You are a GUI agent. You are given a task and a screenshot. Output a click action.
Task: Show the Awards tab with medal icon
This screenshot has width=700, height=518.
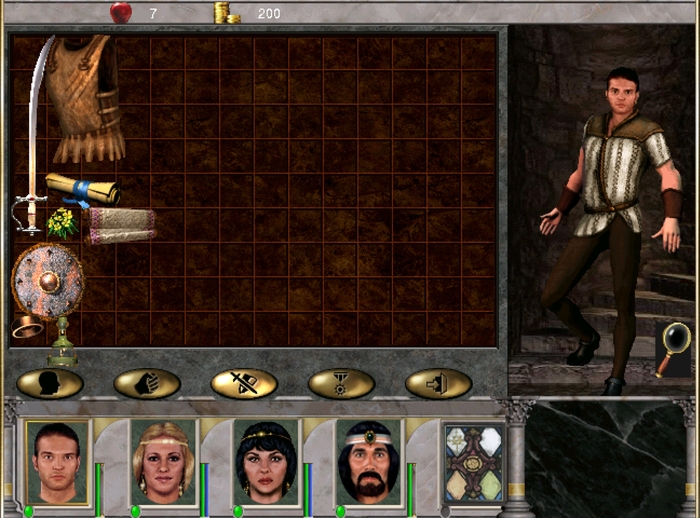pos(341,383)
